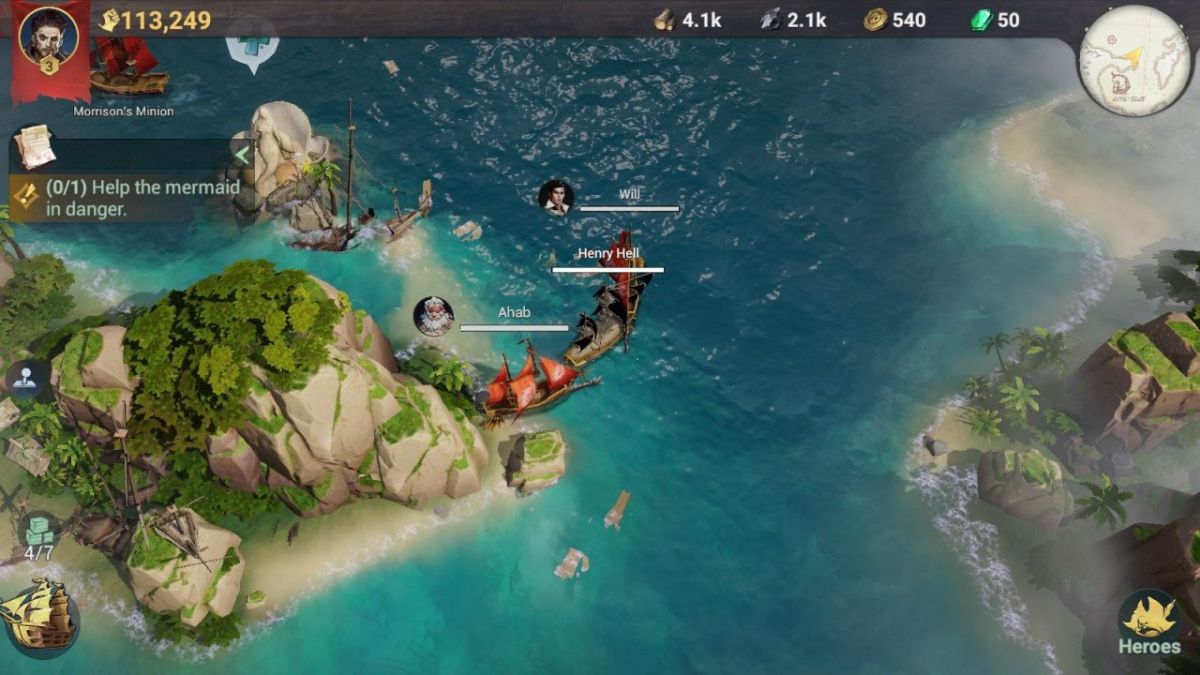Image resolution: width=1200 pixels, height=675 pixels.
Task: Open the green crates 4/7 icon
Action: pyautogui.click(x=40, y=537)
